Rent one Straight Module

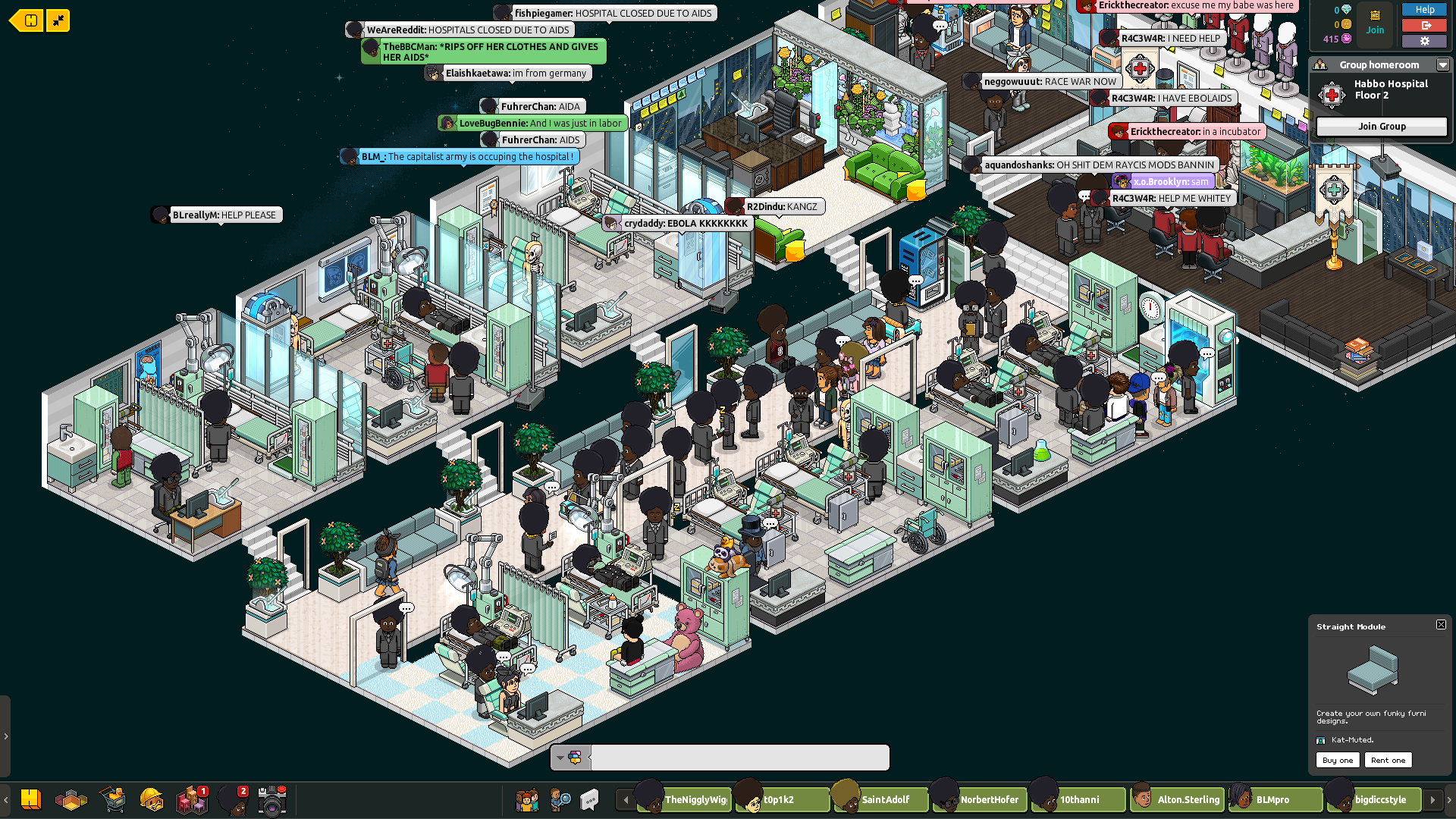tap(1388, 760)
